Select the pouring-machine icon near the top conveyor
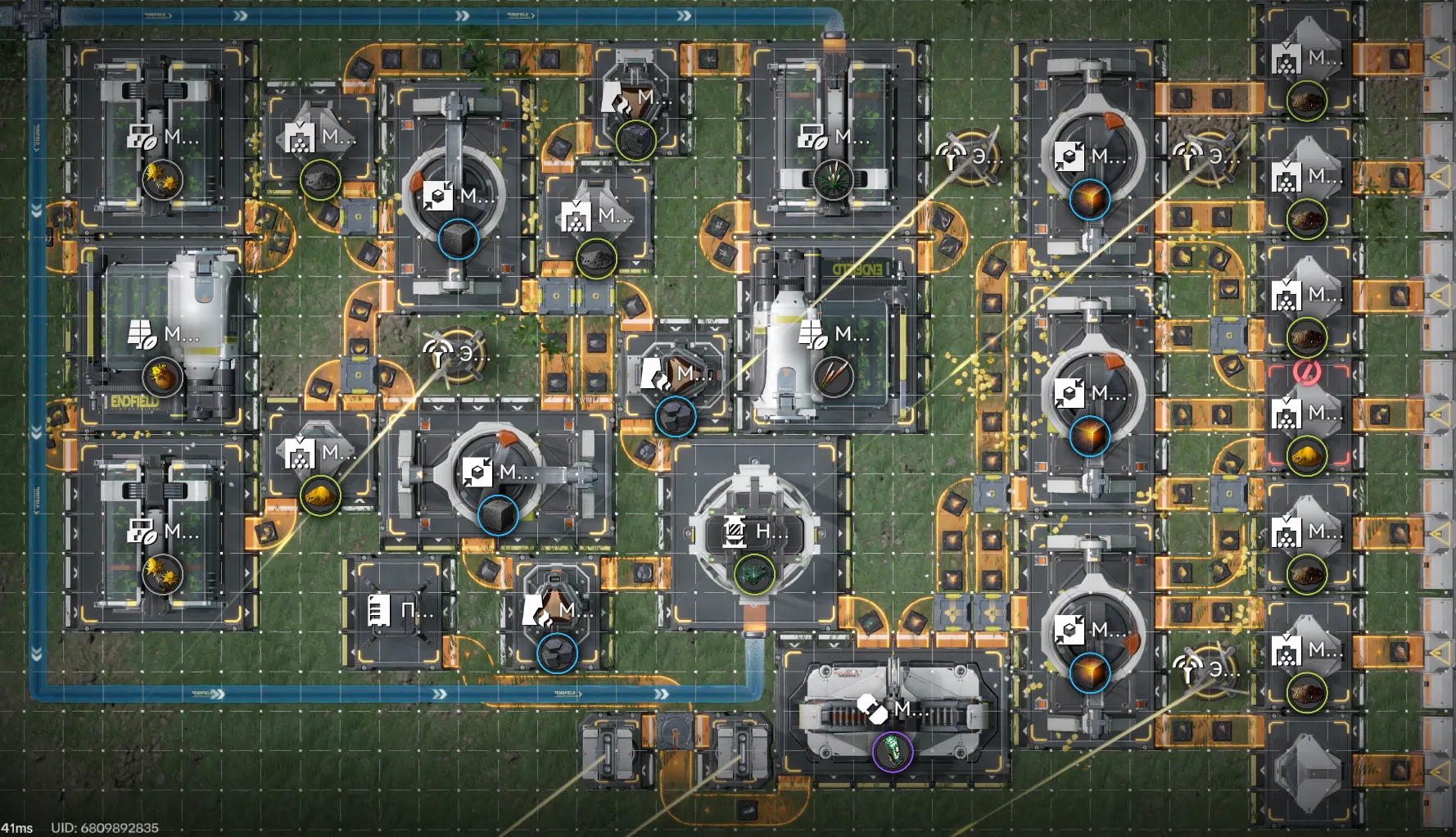 [616, 98]
